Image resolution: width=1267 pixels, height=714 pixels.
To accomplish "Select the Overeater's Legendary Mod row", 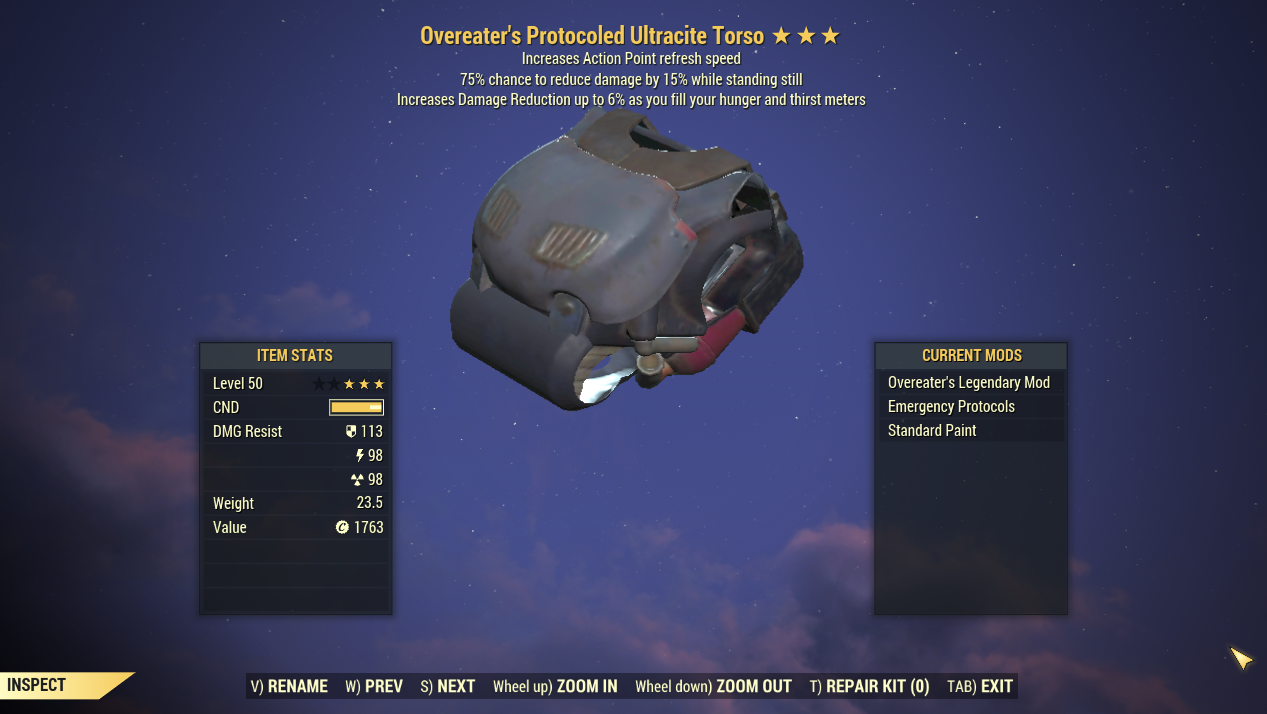I will point(969,383).
